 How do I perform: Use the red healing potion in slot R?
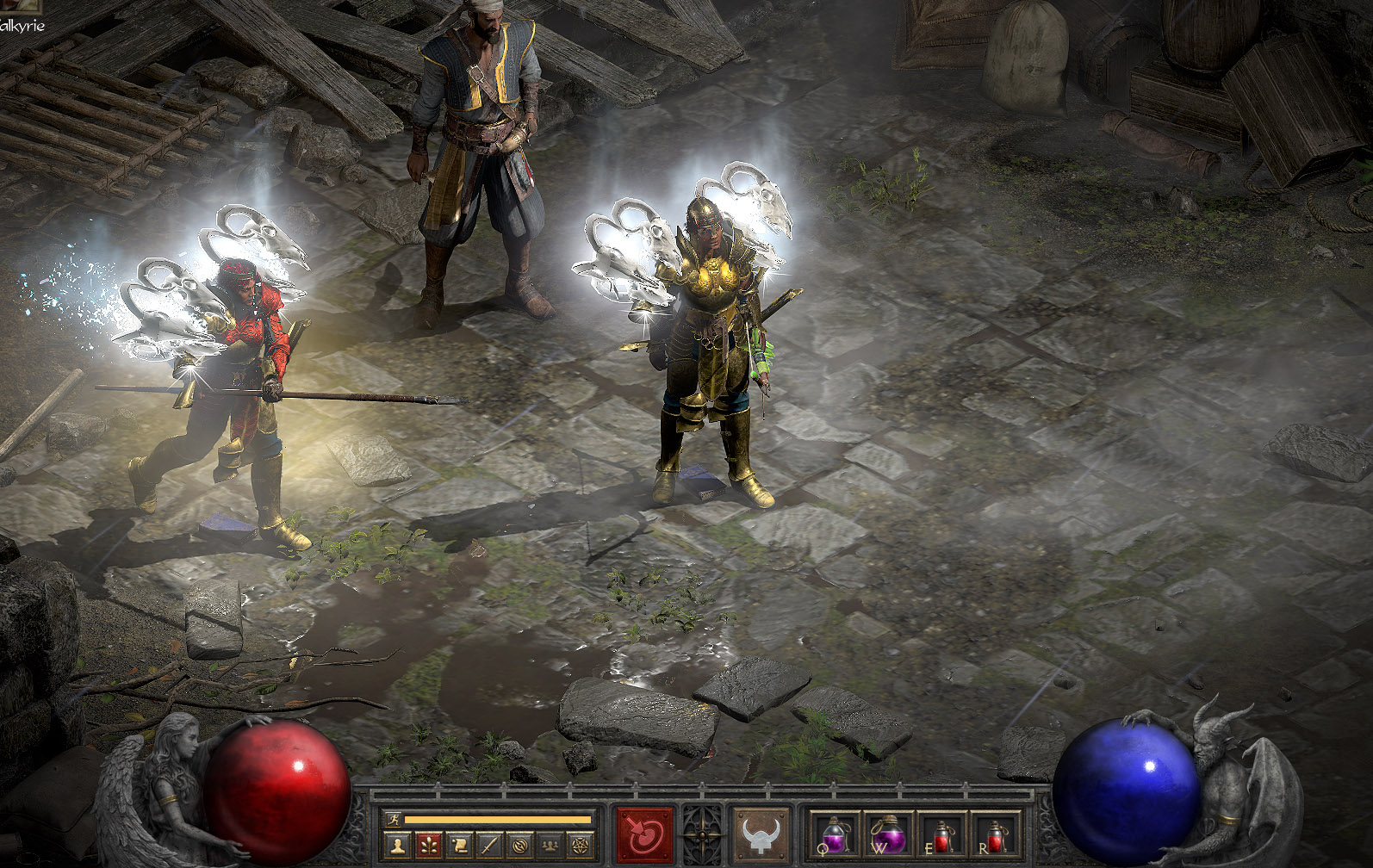click(x=995, y=834)
